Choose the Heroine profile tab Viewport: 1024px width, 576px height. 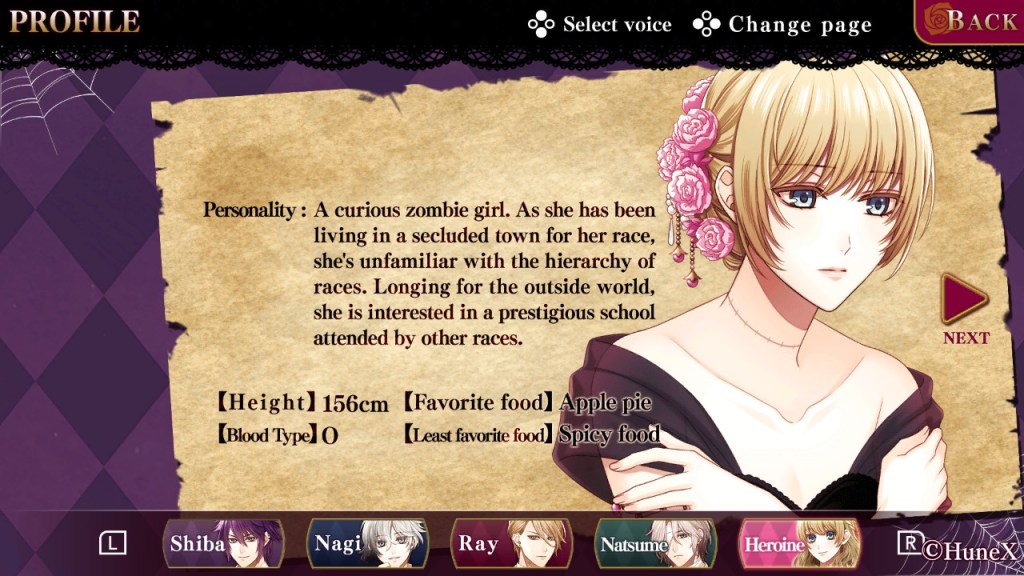(x=799, y=544)
